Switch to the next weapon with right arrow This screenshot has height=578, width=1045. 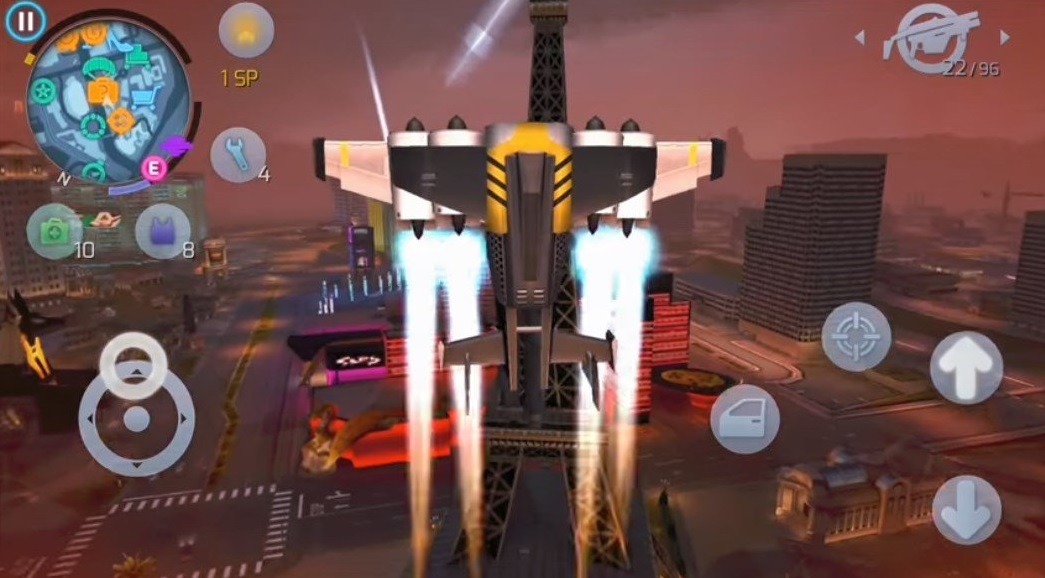(1005, 38)
